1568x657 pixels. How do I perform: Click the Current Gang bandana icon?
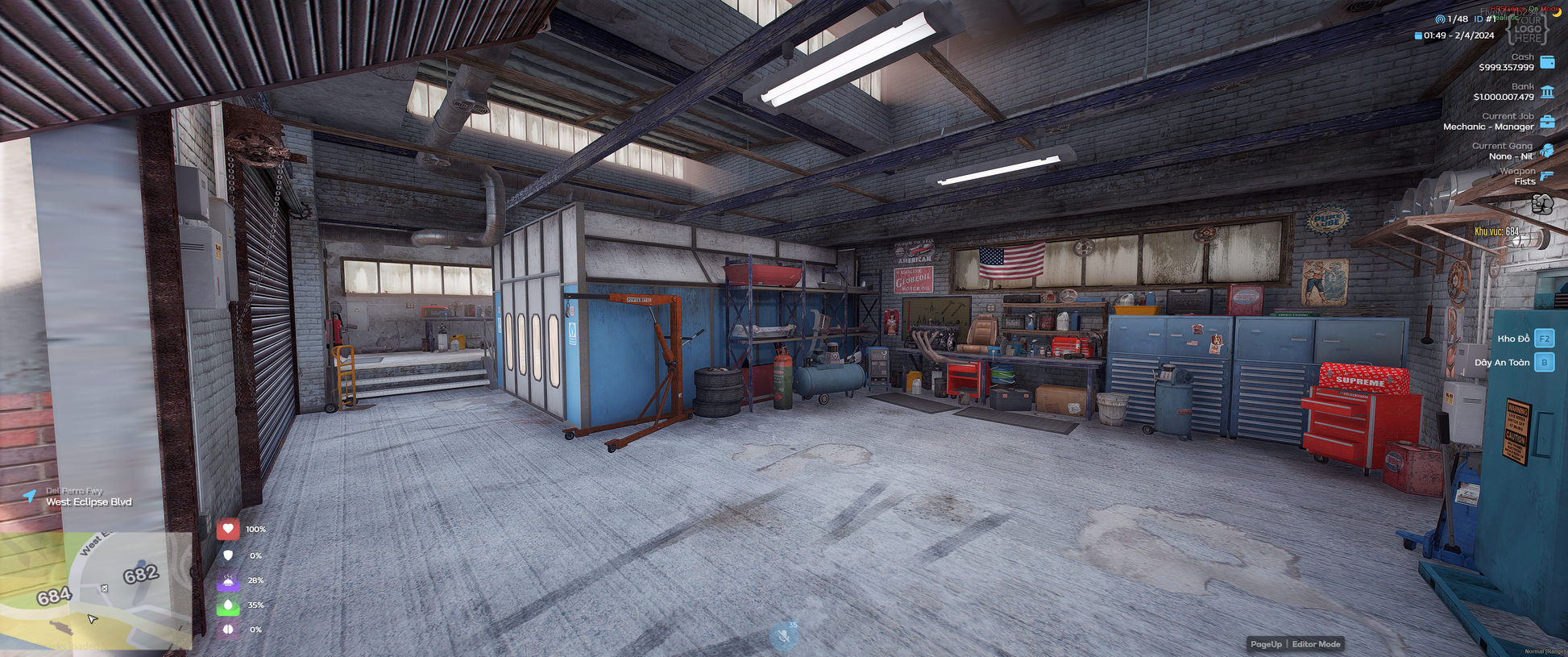coord(1547,151)
